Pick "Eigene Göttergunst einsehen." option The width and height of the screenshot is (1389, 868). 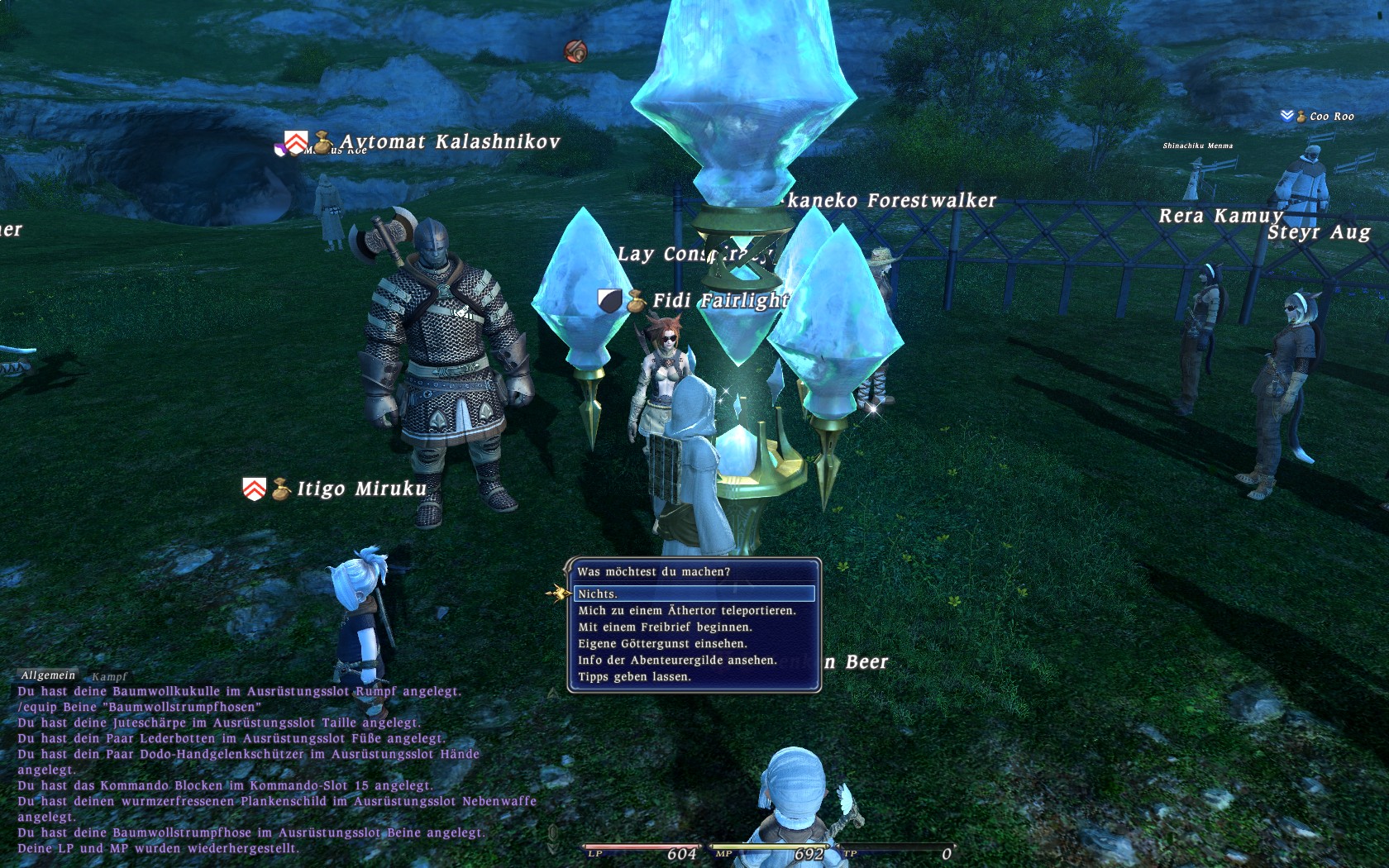coord(662,644)
